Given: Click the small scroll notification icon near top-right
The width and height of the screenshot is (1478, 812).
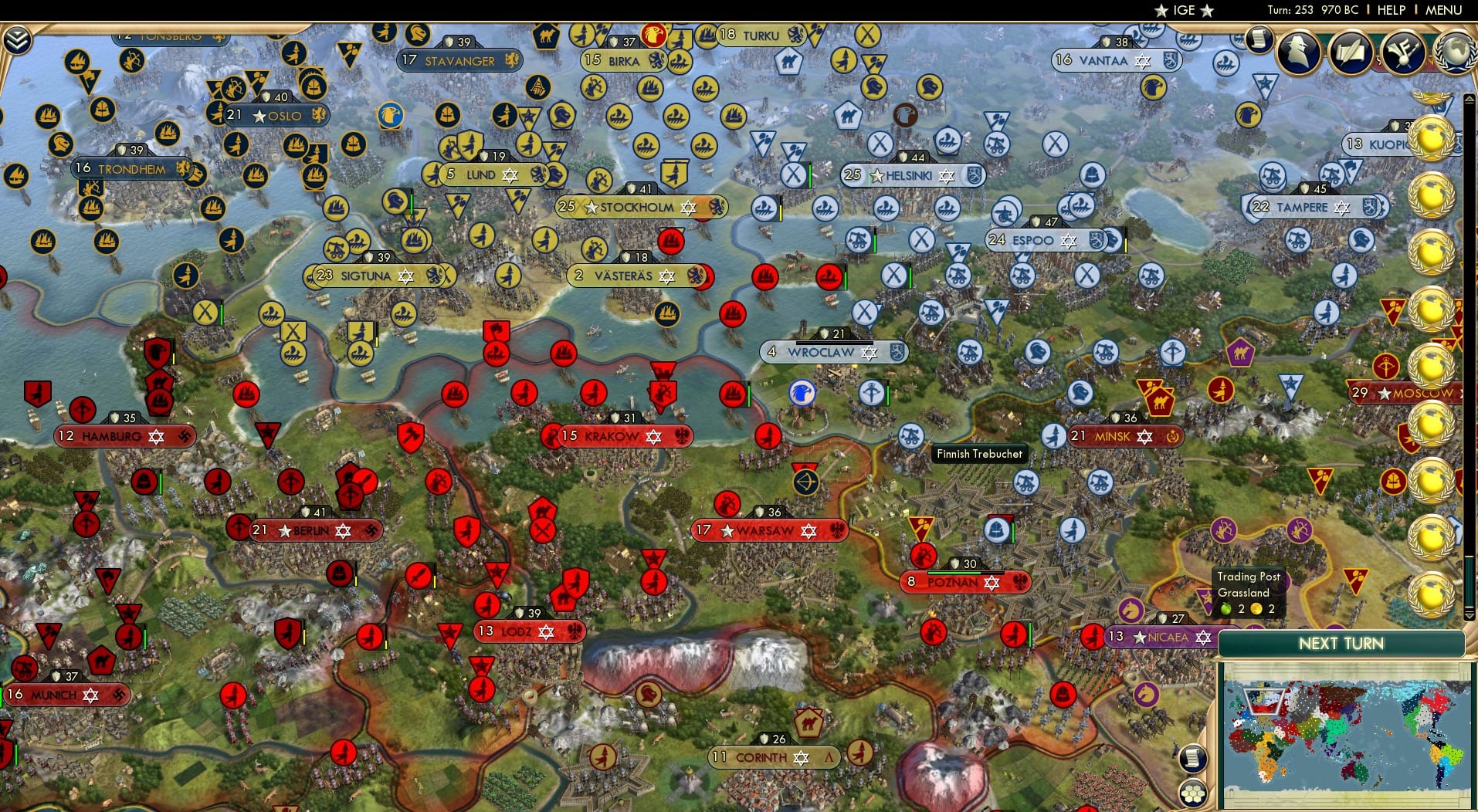Looking at the screenshot, I should pyautogui.click(x=1259, y=40).
